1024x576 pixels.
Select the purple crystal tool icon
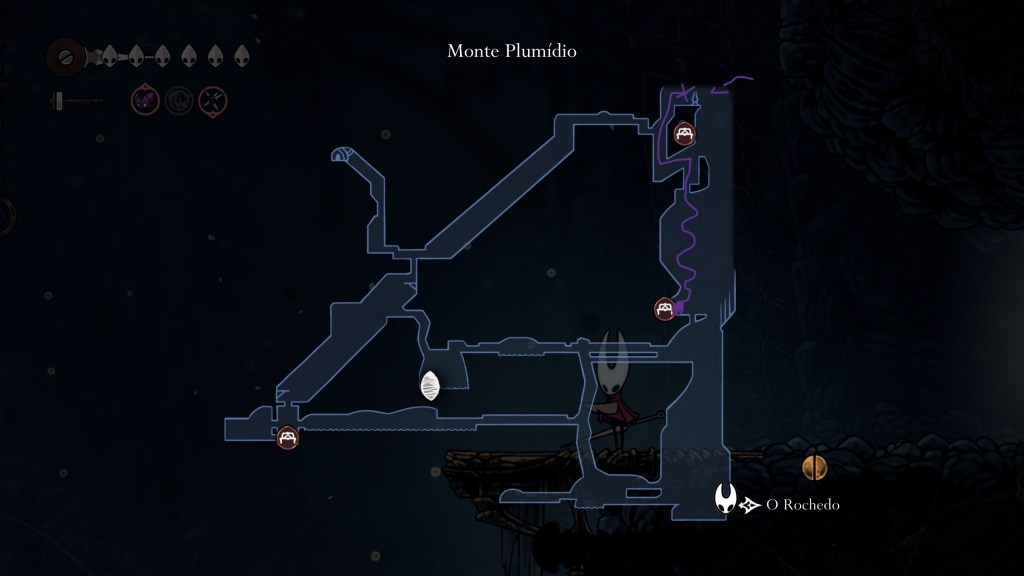coord(145,100)
